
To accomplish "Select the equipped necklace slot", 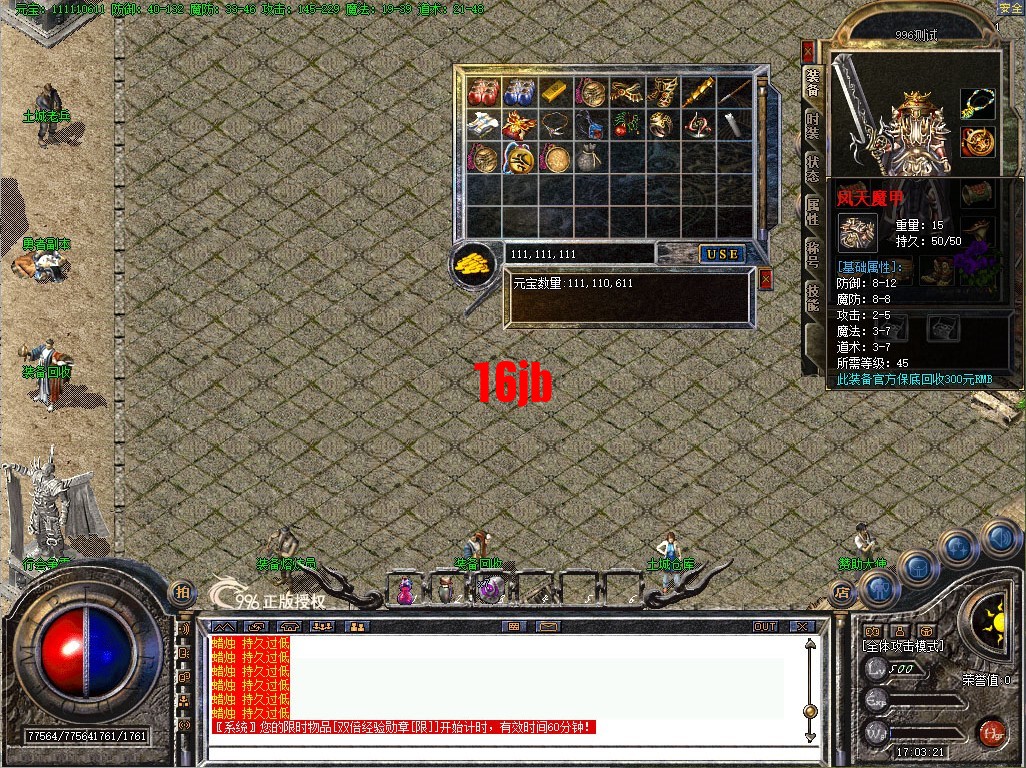I will pos(978,104).
